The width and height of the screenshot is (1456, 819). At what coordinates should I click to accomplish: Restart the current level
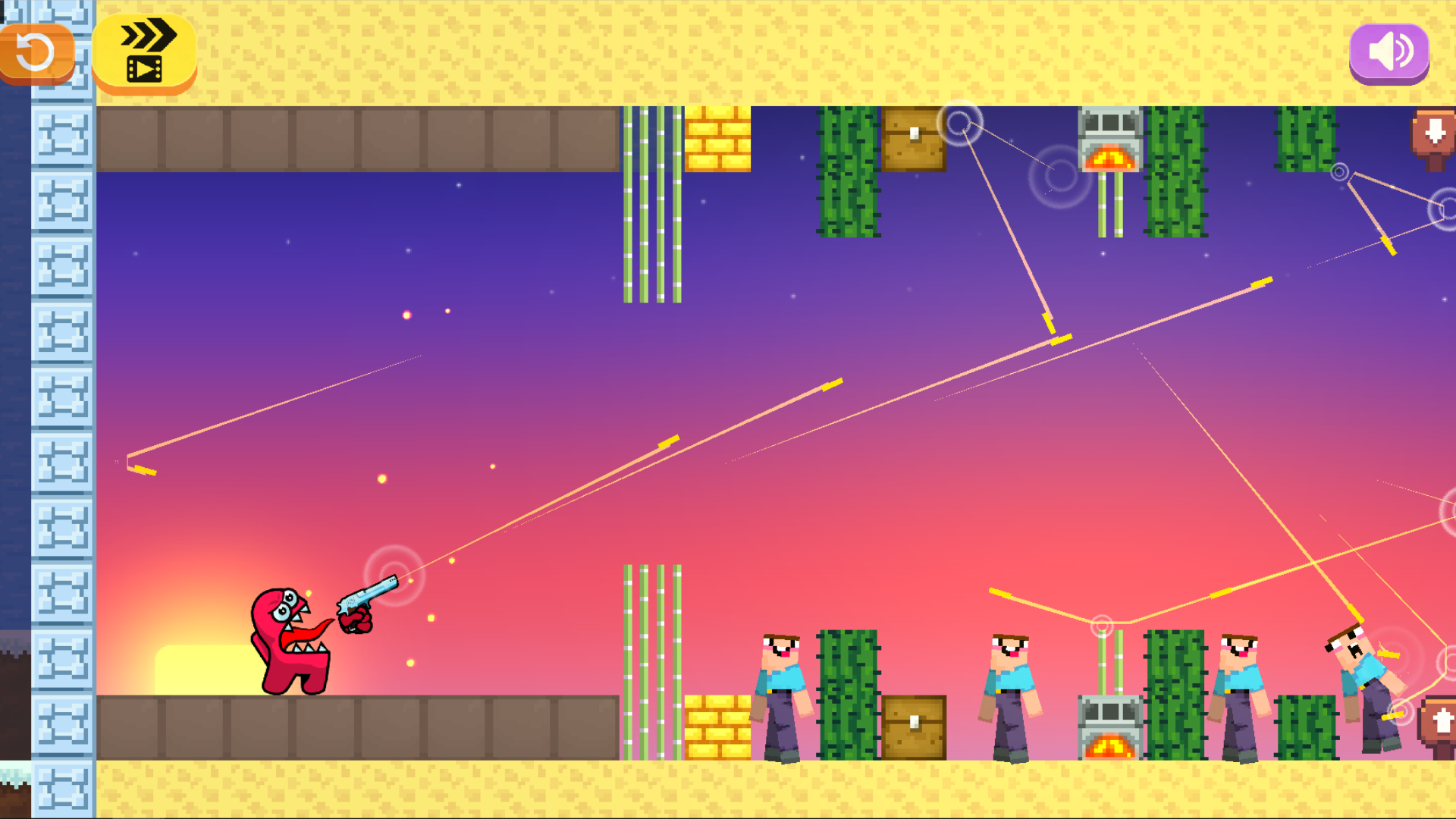pyautogui.click(x=36, y=51)
